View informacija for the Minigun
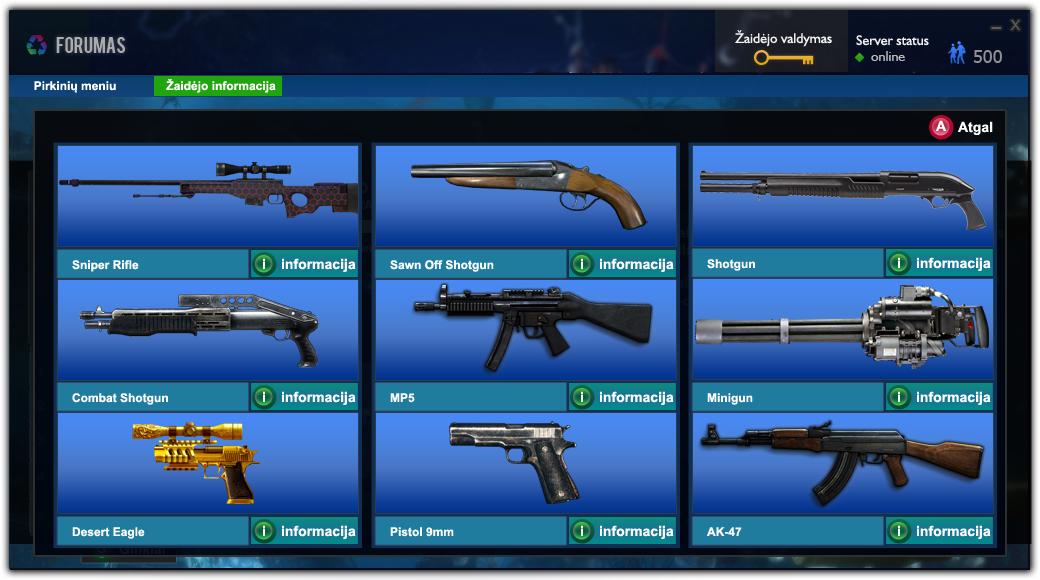 pyautogui.click(x=939, y=397)
